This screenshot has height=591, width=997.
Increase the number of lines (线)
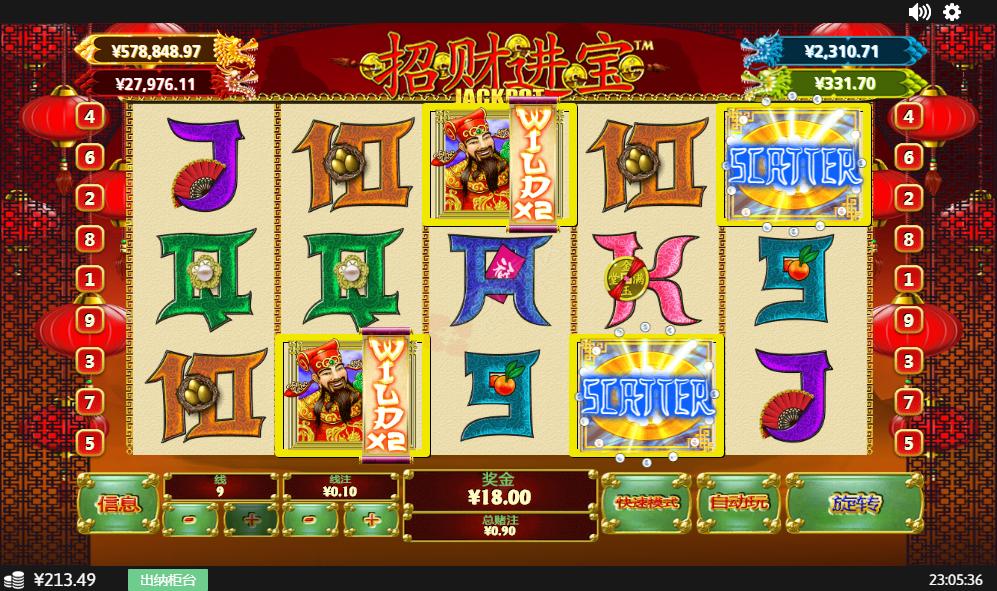pos(250,519)
